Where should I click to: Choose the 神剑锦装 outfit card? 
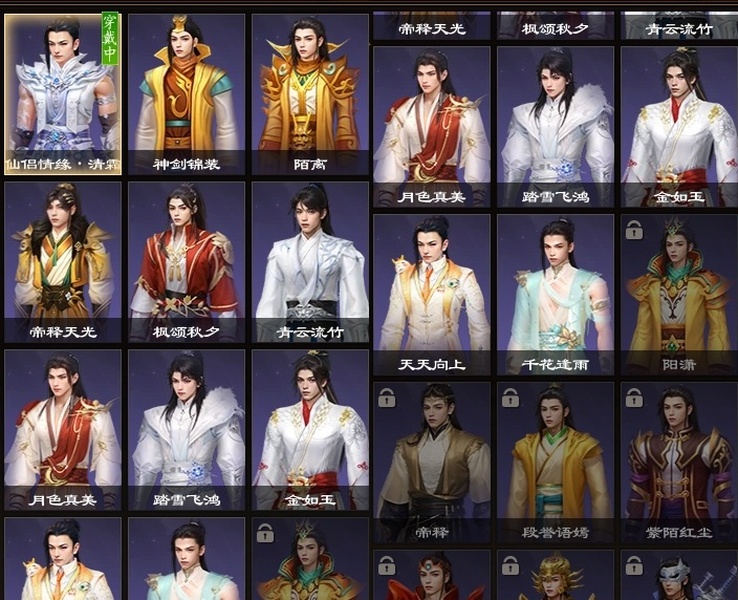(x=187, y=94)
